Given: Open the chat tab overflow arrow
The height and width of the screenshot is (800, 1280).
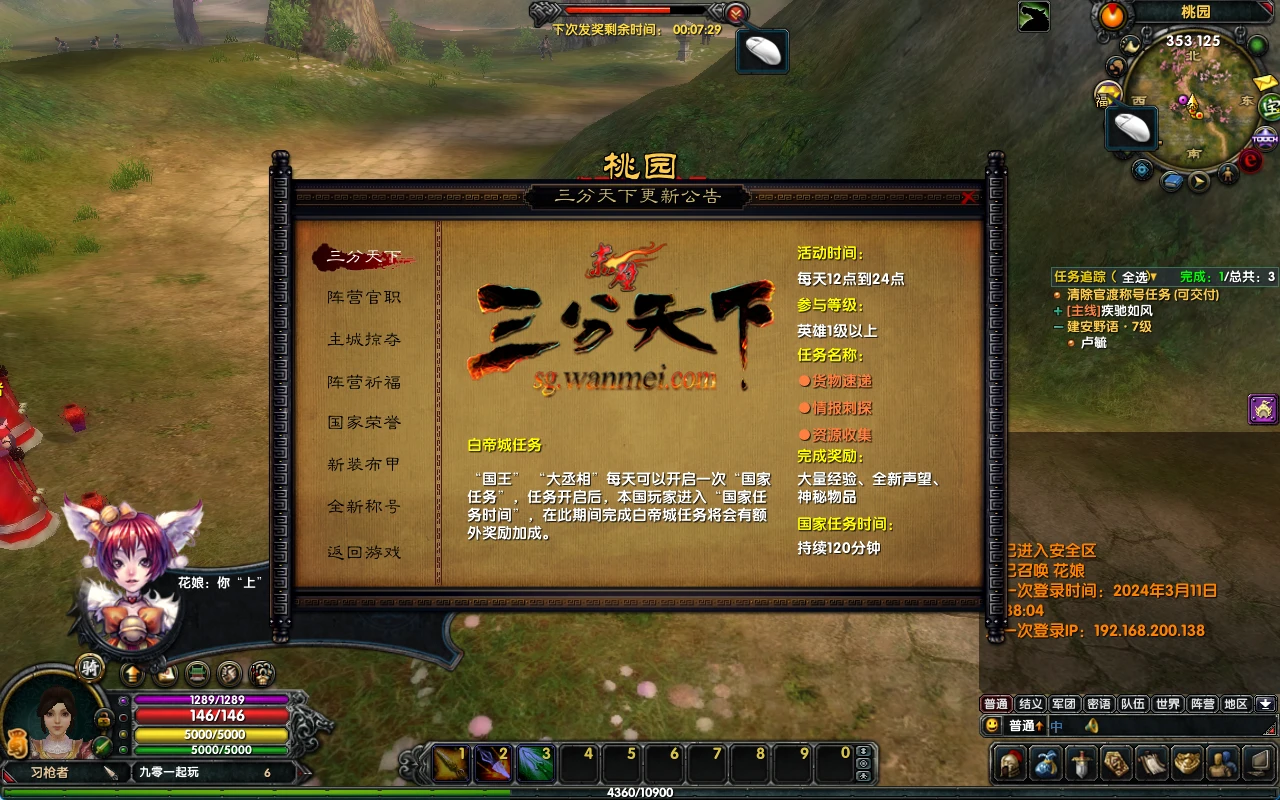Looking at the screenshot, I should [1265, 703].
